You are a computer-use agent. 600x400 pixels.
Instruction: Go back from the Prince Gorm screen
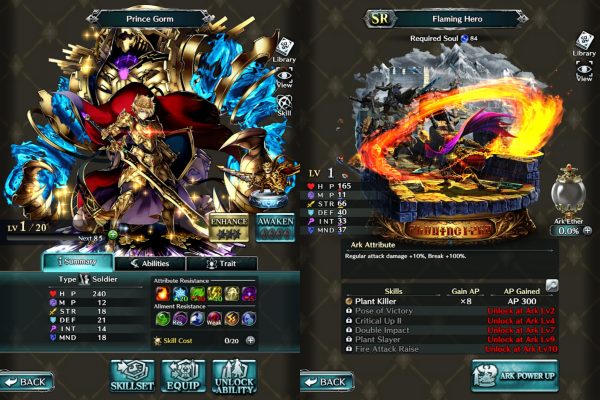click(26, 382)
